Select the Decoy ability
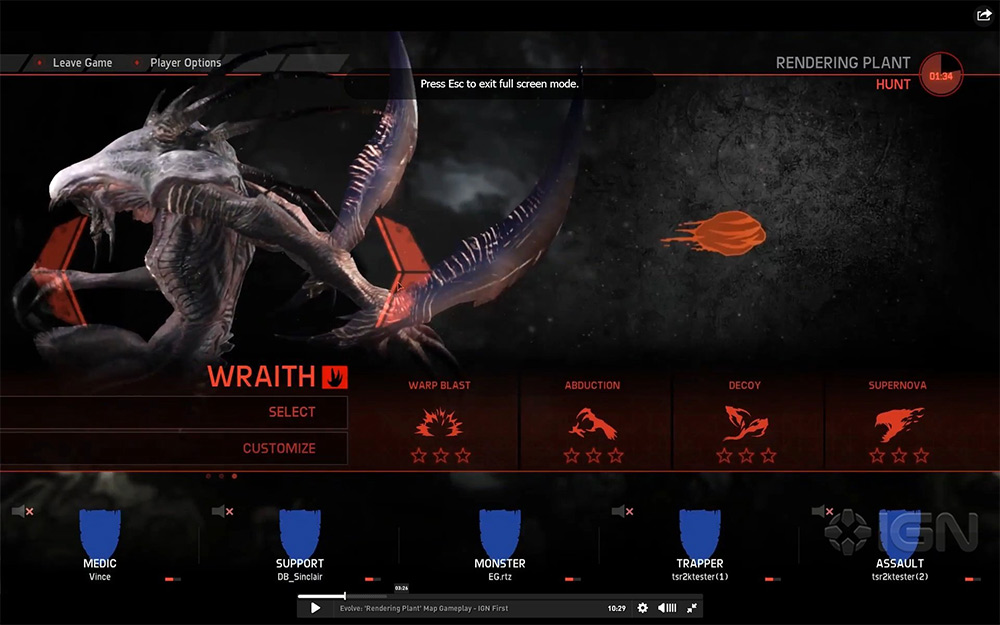The width and height of the screenshot is (1000, 625). click(745, 422)
